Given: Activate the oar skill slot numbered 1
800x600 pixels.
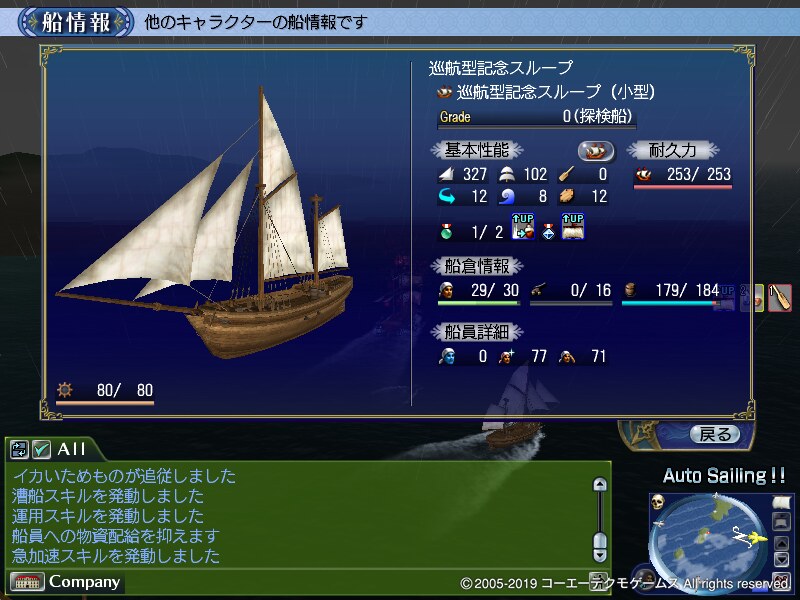Looking at the screenshot, I should click(780, 297).
